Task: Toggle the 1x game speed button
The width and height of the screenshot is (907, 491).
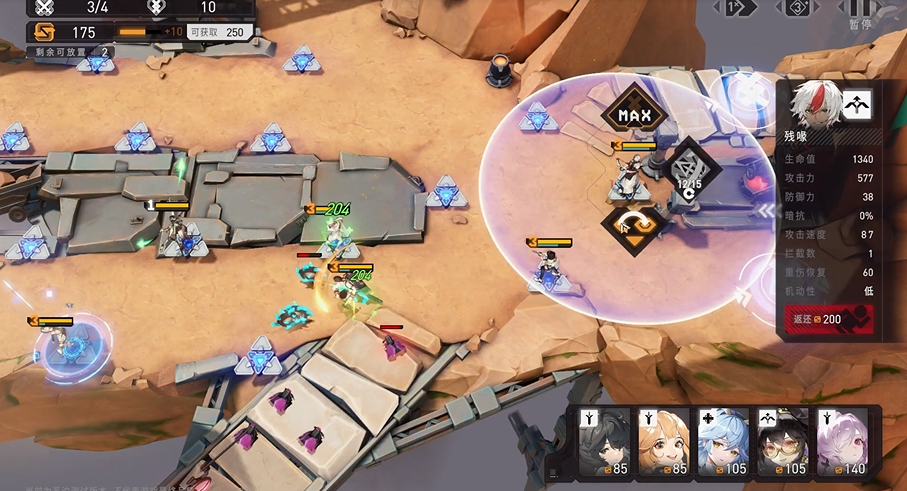Action: (x=737, y=8)
